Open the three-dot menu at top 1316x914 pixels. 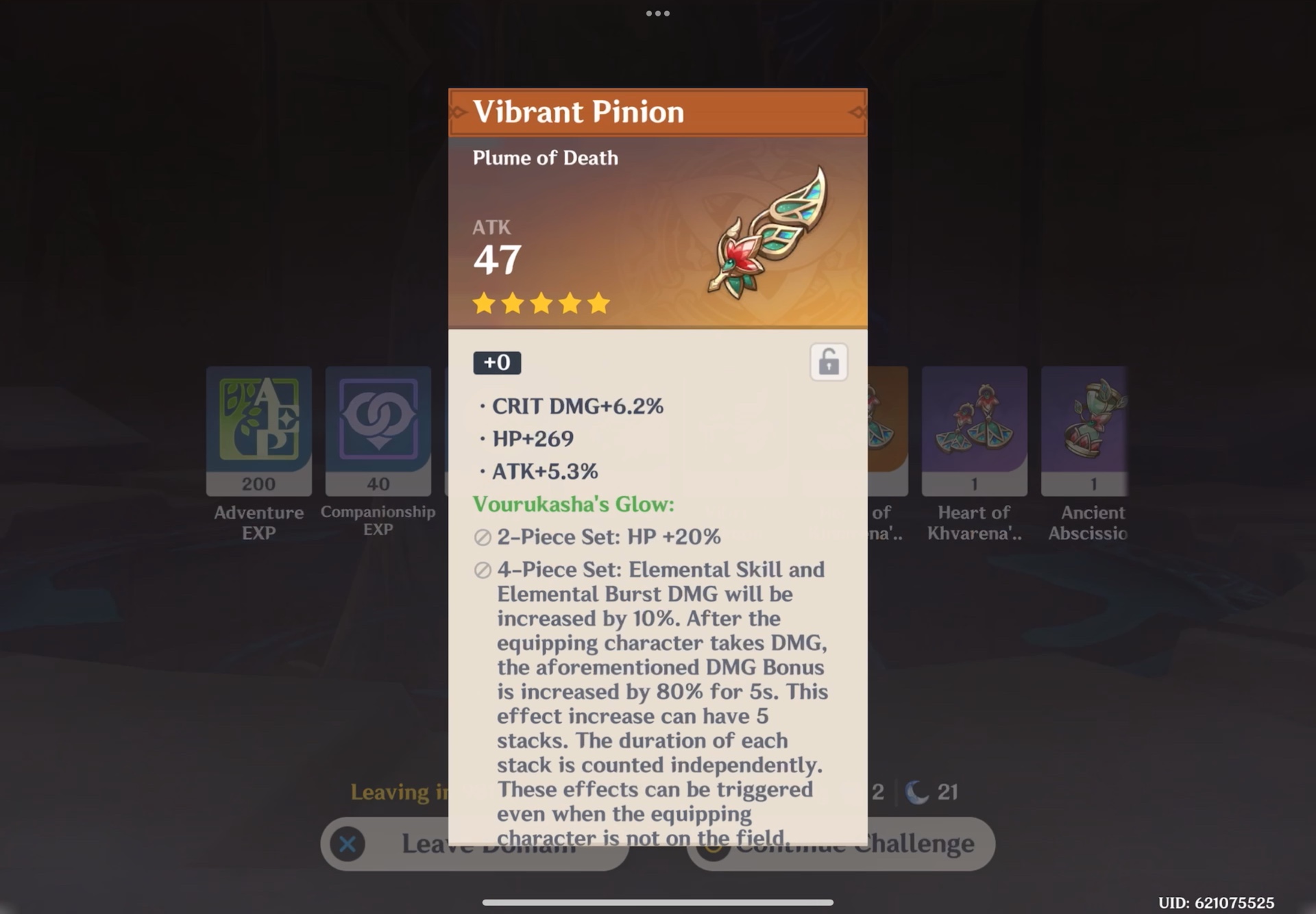(657, 12)
